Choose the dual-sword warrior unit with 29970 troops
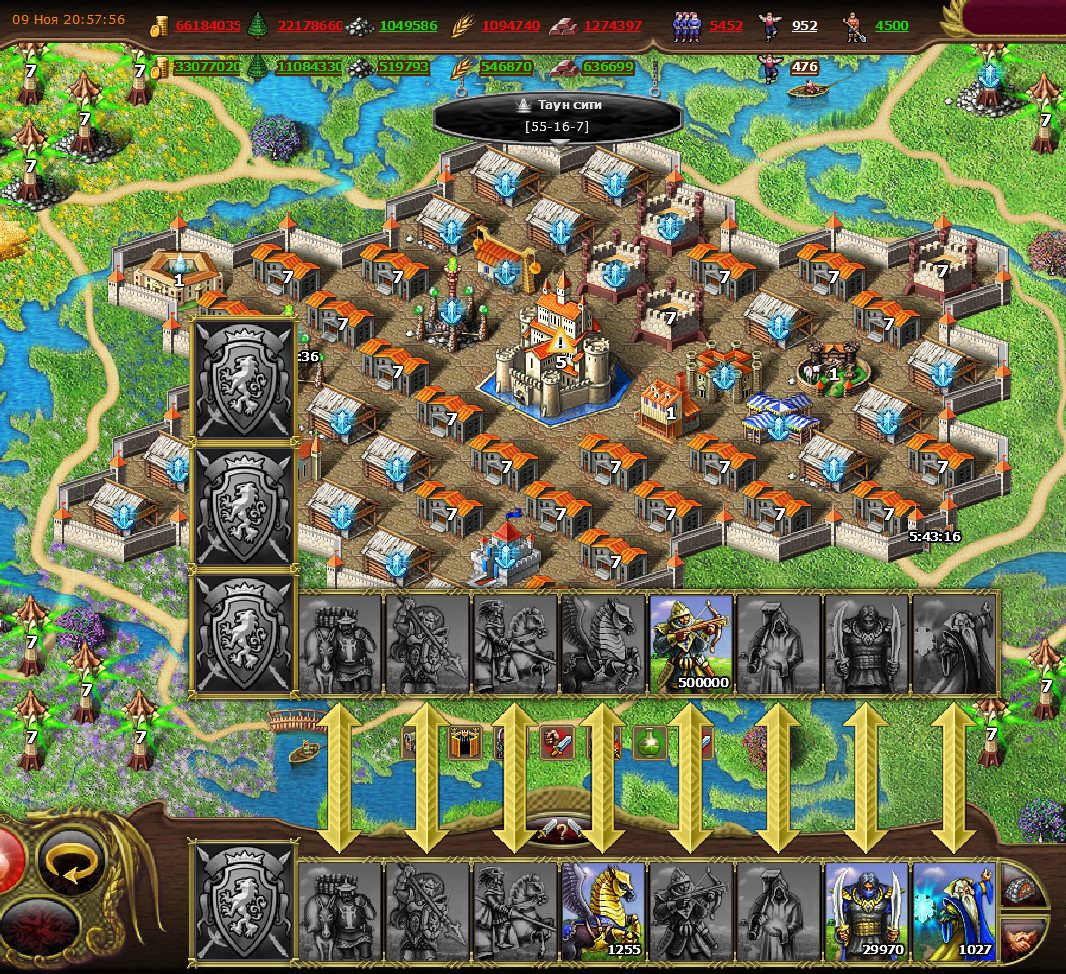The height and width of the screenshot is (974, 1066). click(866, 908)
